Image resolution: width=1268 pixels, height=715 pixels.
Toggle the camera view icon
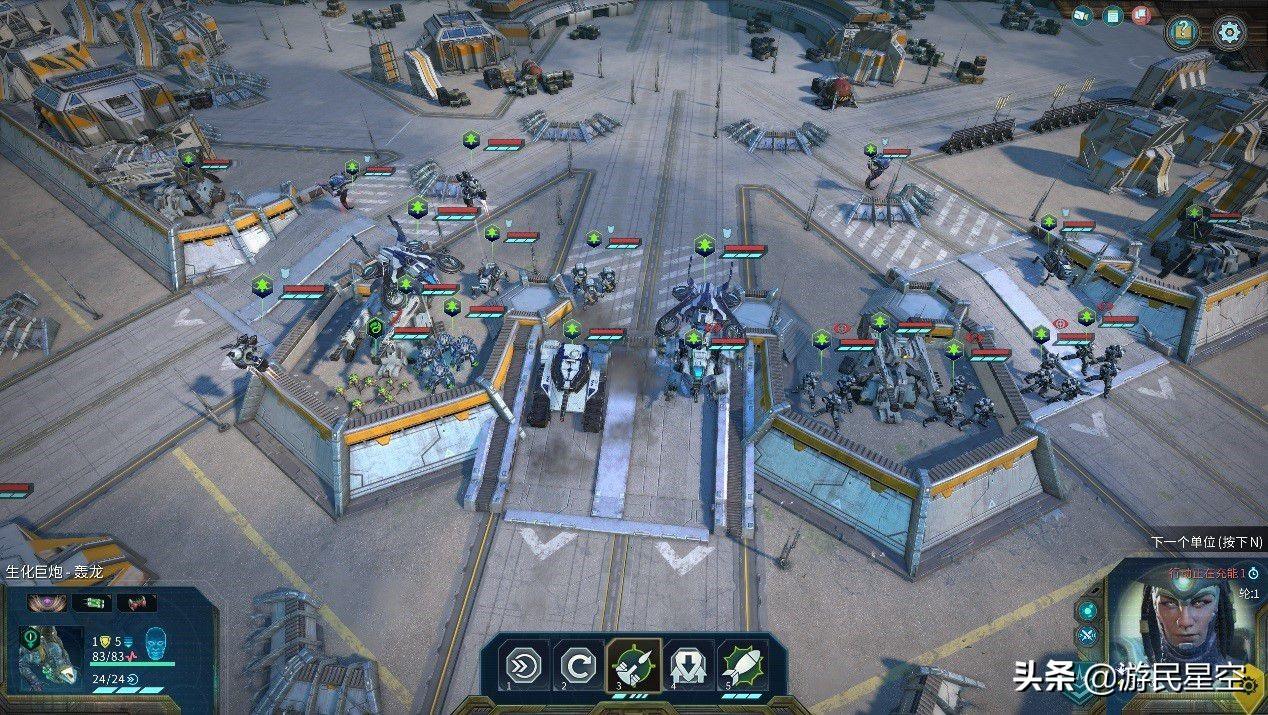[x=1081, y=15]
